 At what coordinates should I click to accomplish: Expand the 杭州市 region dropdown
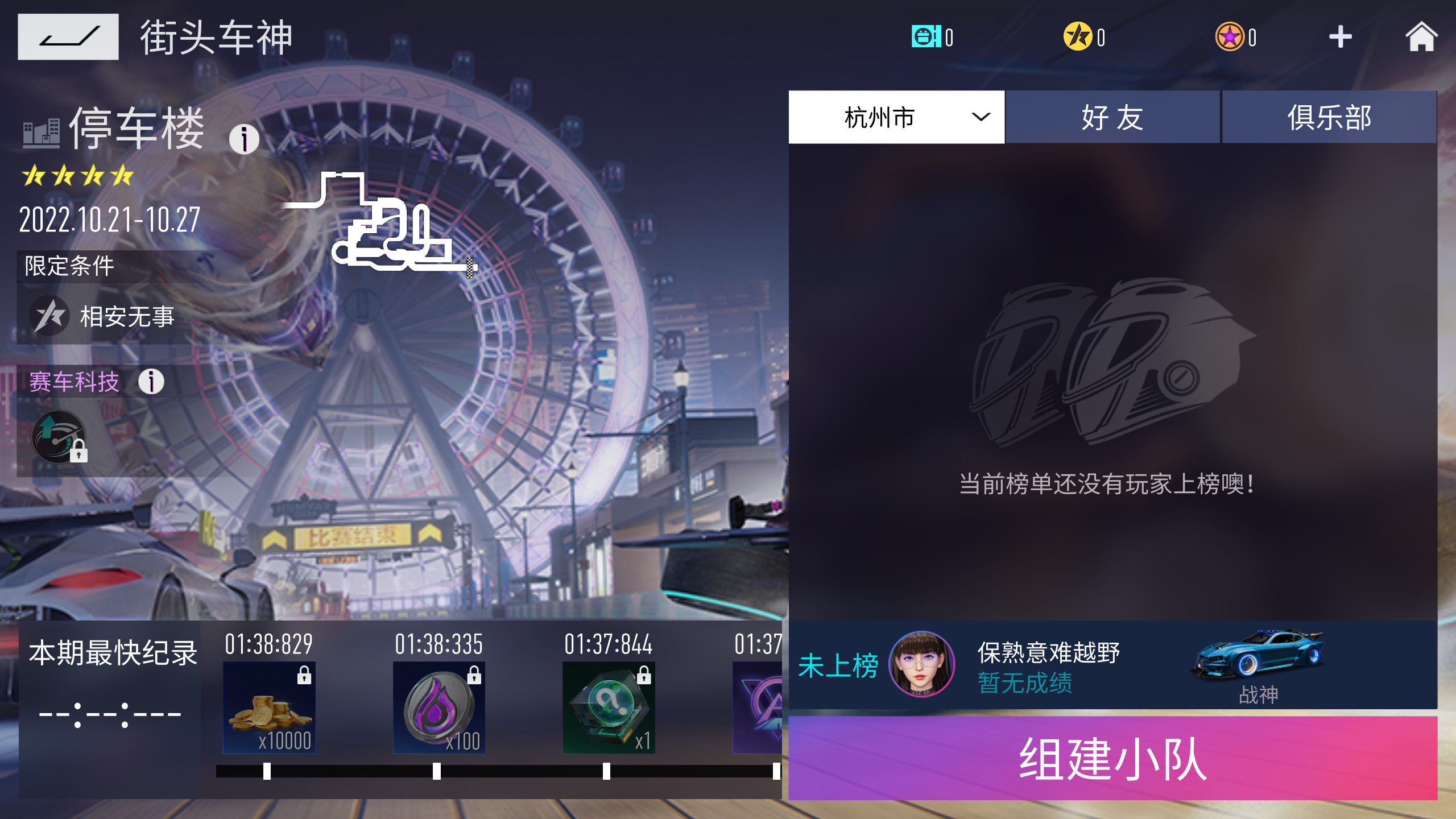click(x=894, y=117)
